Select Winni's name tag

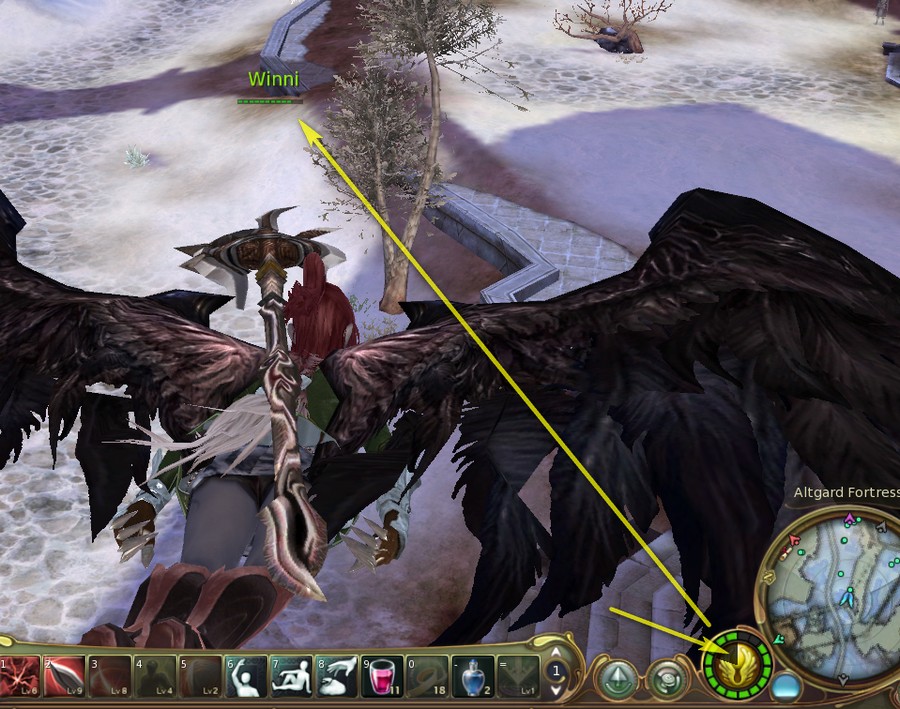coord(273,79)
